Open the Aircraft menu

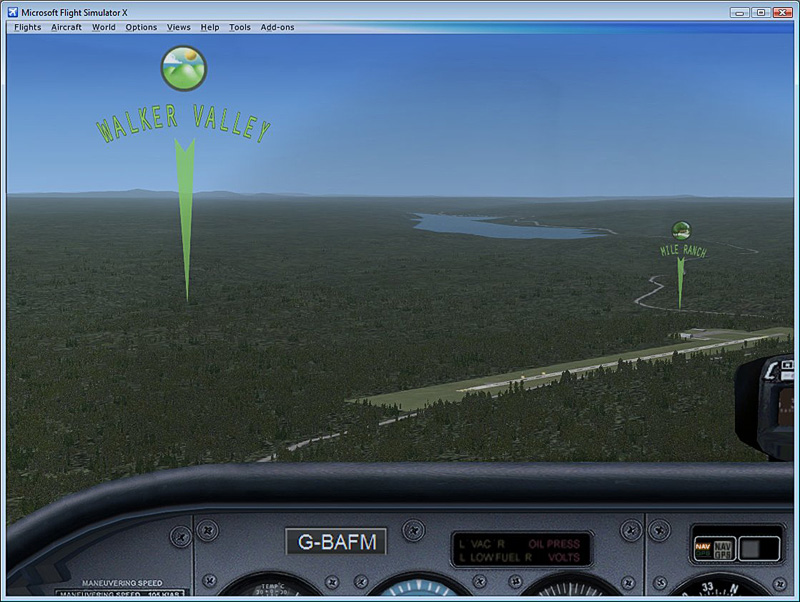coord(66,27)
